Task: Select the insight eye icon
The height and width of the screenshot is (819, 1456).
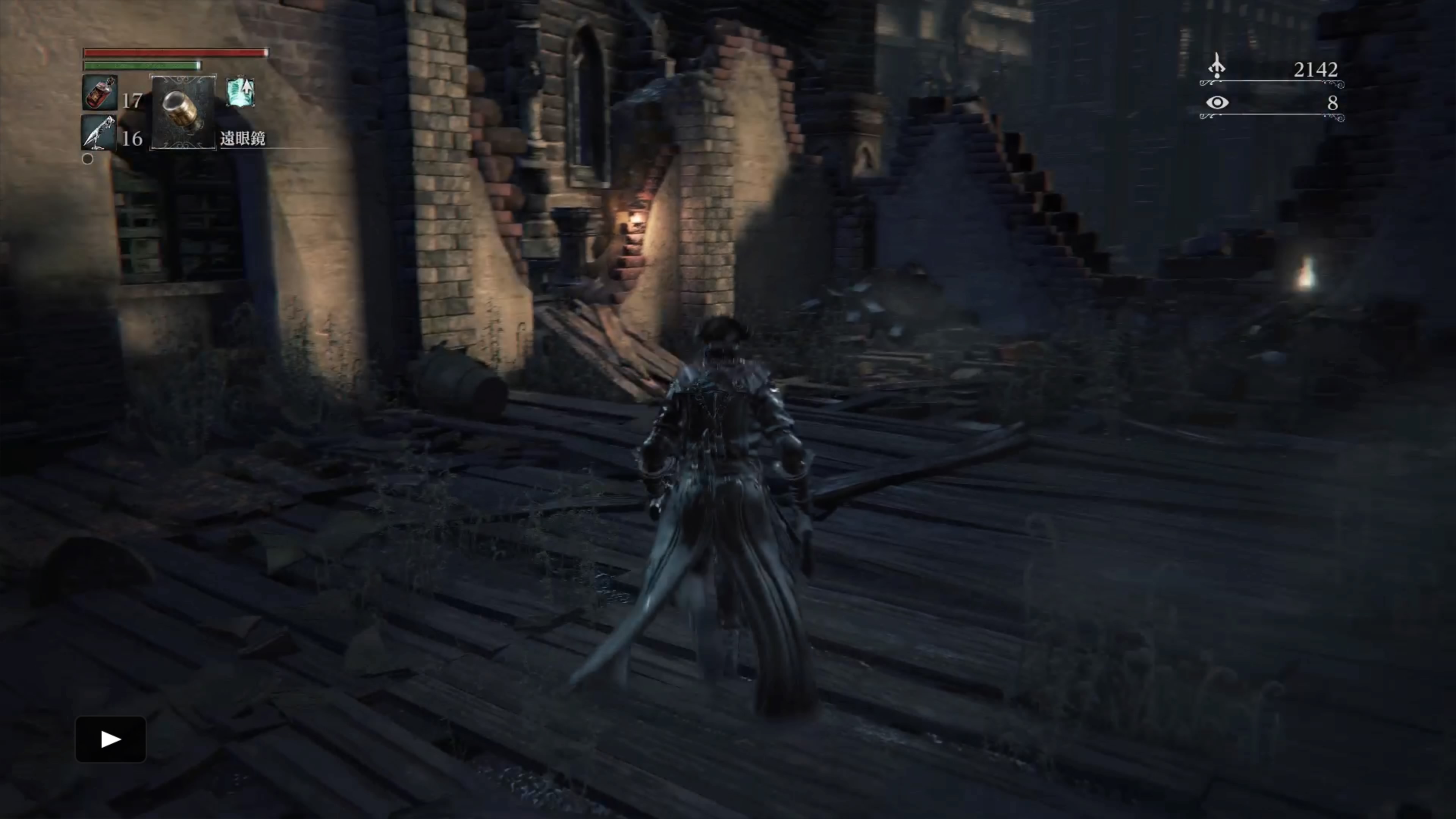Action: pos(1217,103)
